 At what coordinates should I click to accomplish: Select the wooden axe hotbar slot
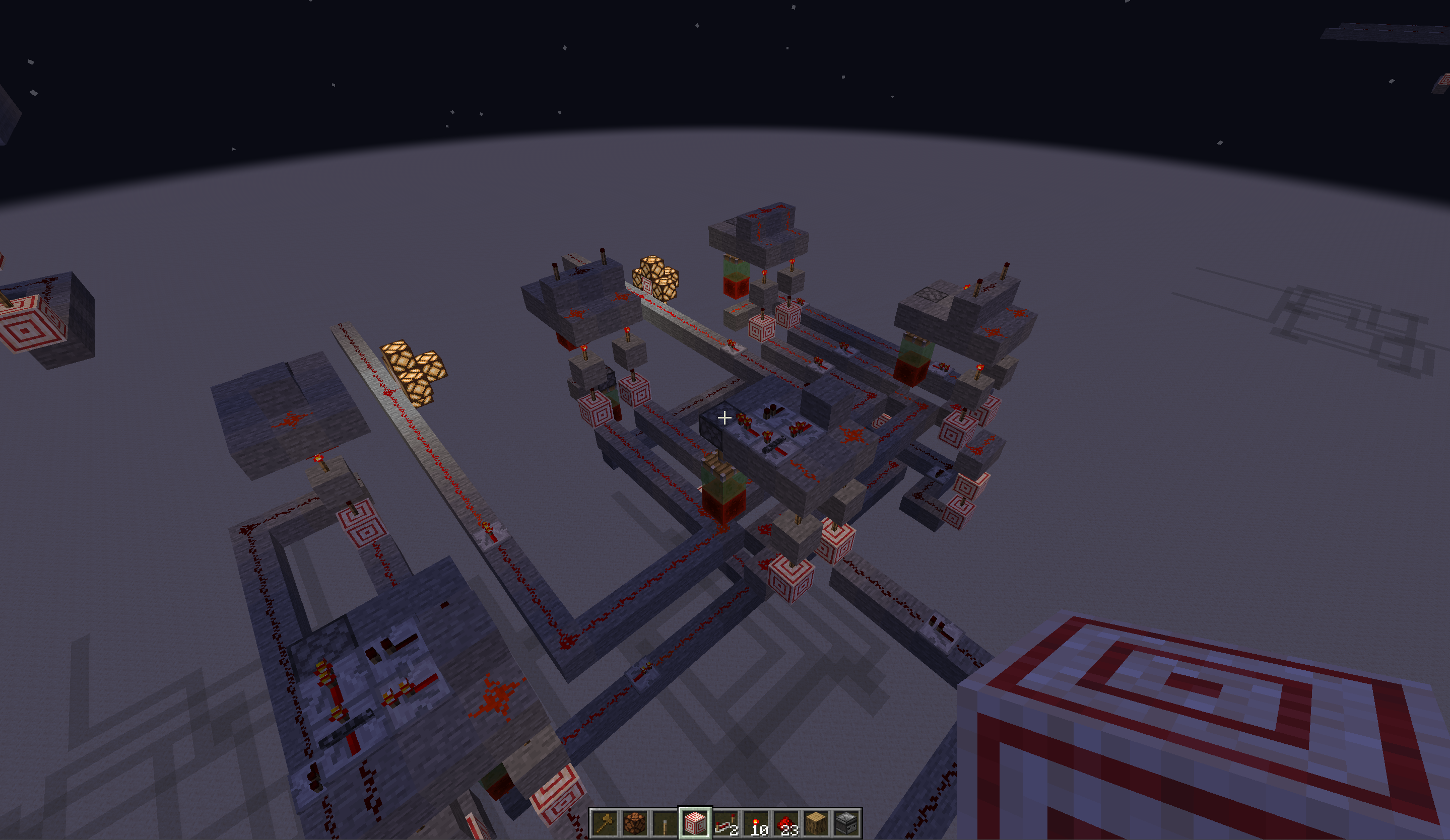(605, 823)
